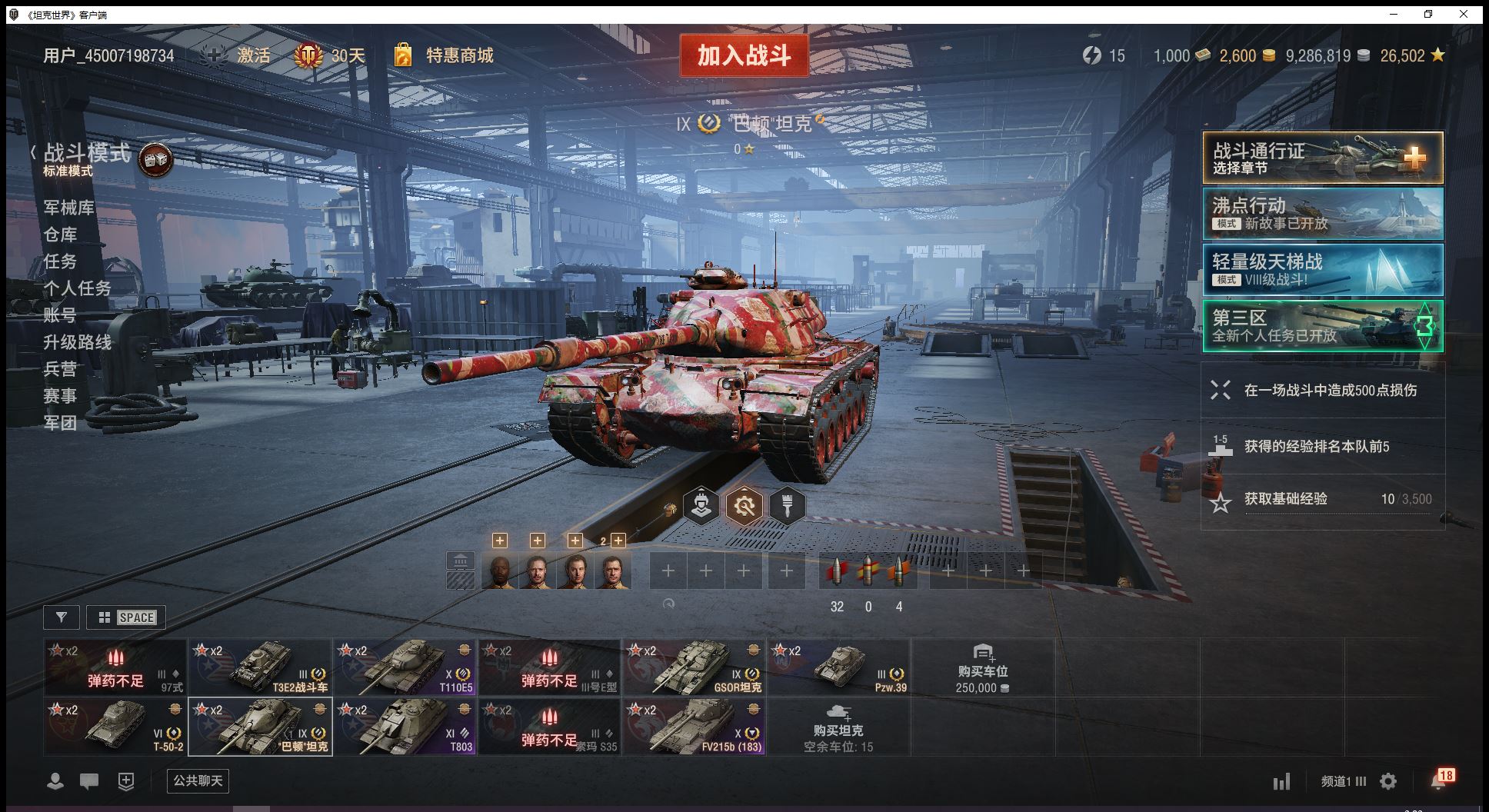The image size is (1489, 812).
Task: Open 升级路线 tech tree
Action: 77,342
